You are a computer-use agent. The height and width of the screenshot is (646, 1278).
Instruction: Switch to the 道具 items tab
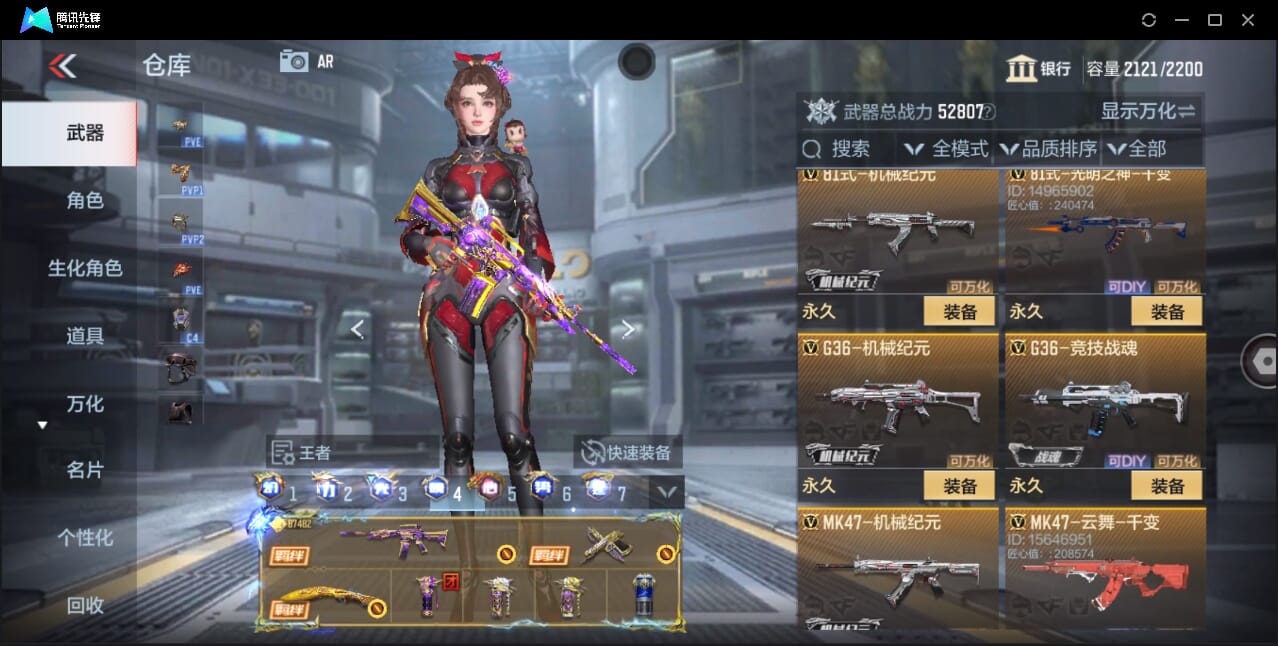[x=84, y=336]
